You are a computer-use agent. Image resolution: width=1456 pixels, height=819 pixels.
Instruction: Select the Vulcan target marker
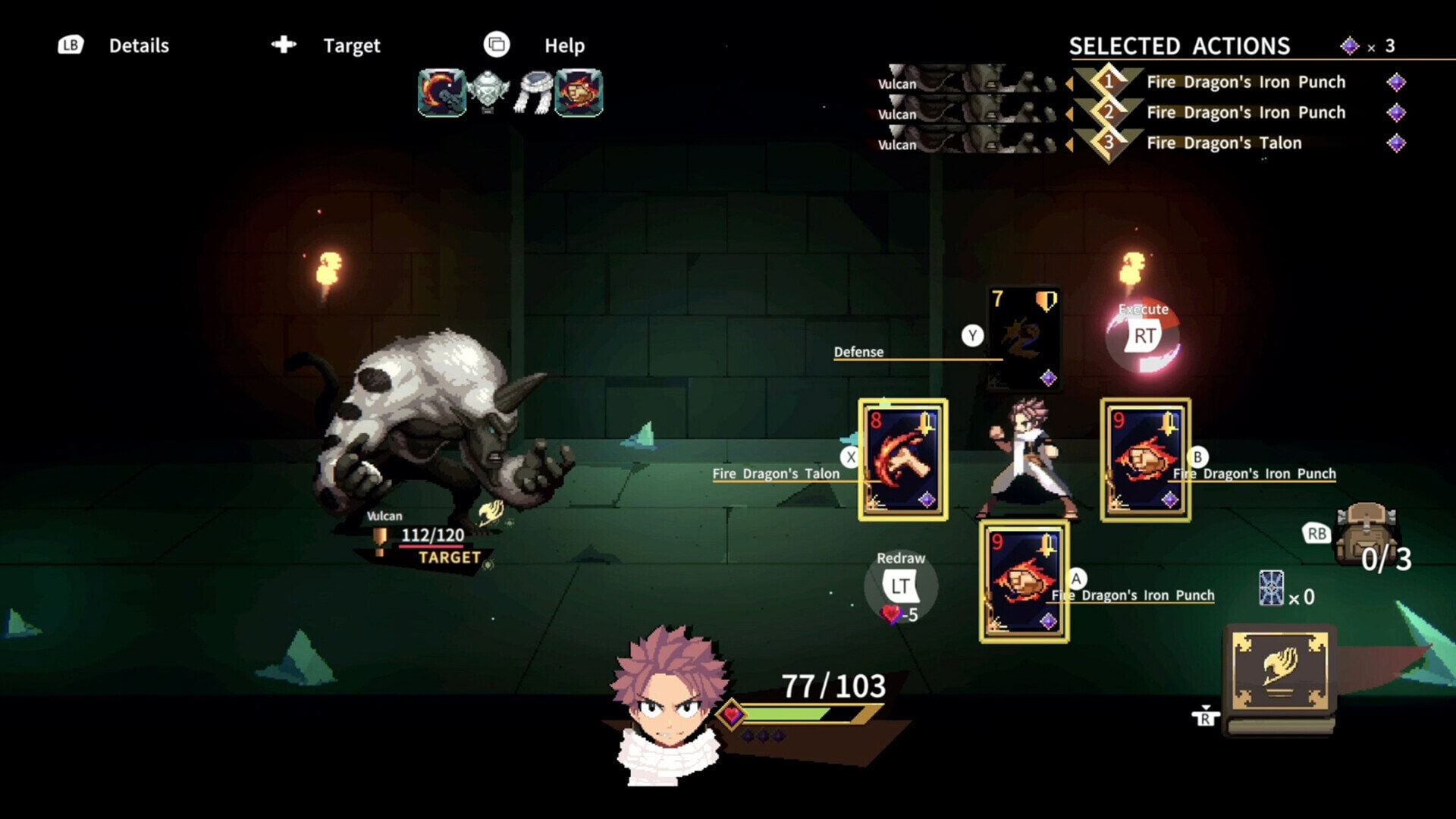(449, 557)
